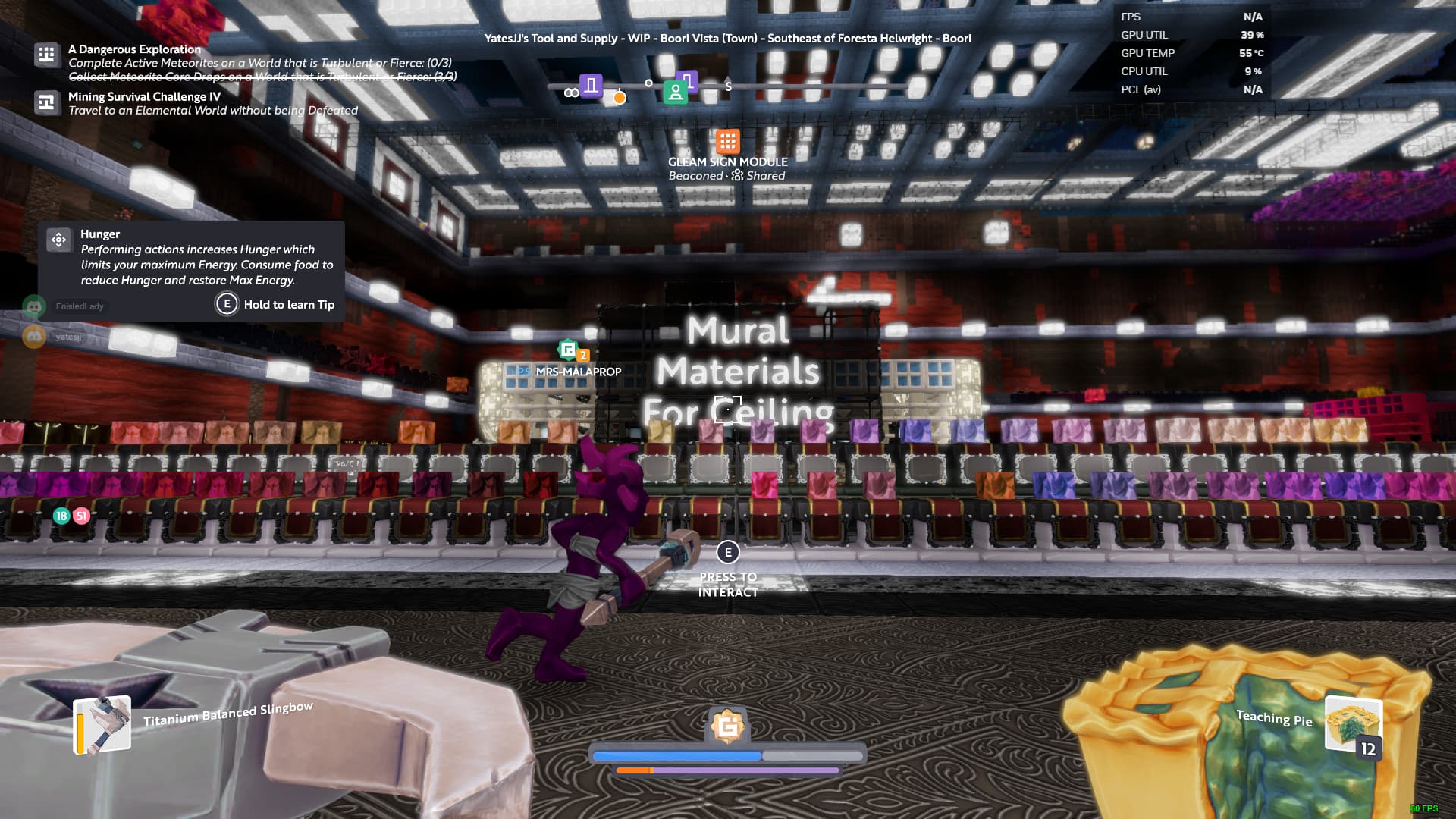Open the guild emblem above the energy bar
Image resolution: width=1456 pixels, height=819 pixels.
(727, 726)
